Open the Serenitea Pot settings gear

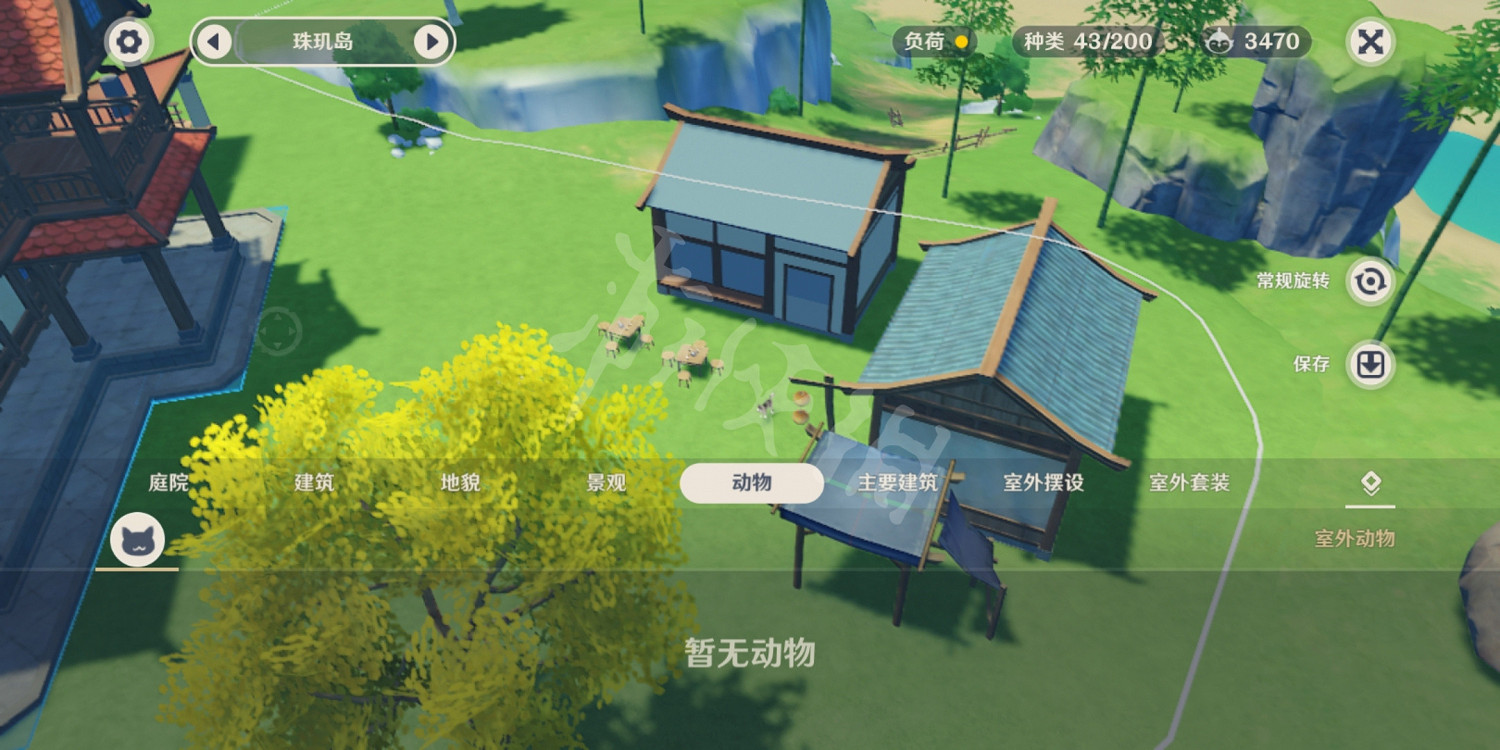click(x=131, y=42)
